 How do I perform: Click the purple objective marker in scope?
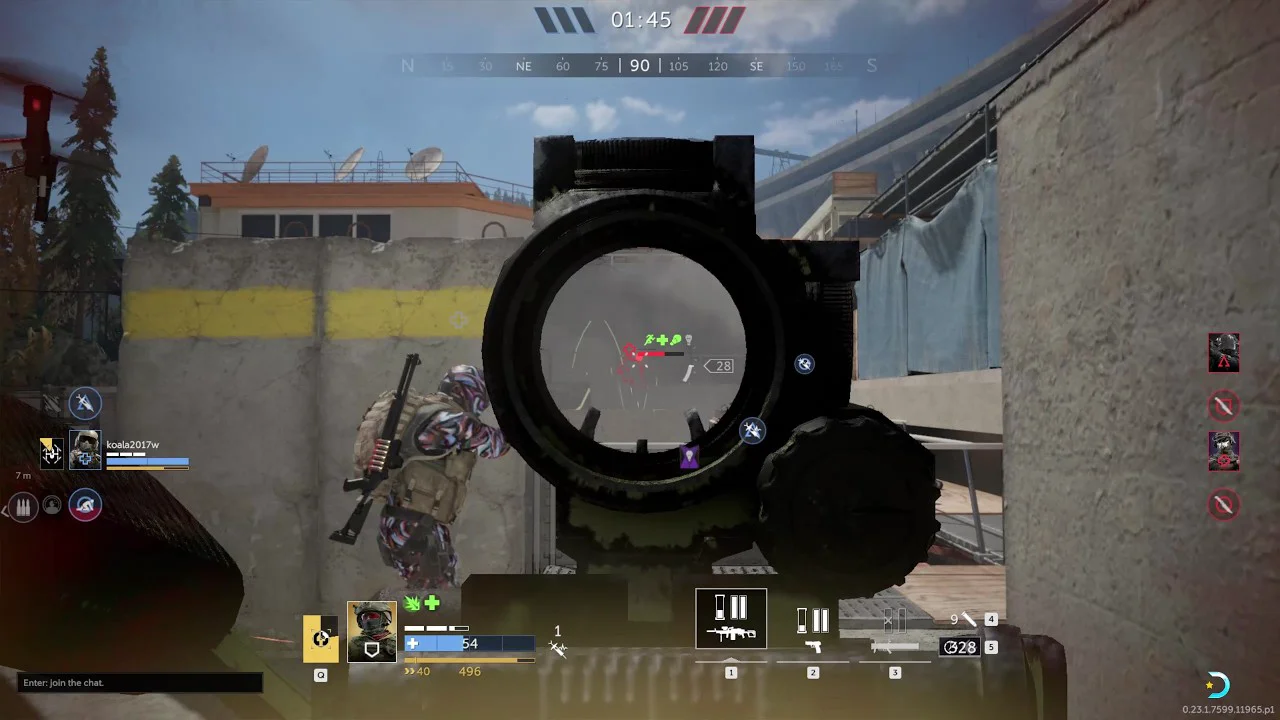(689, 458)
